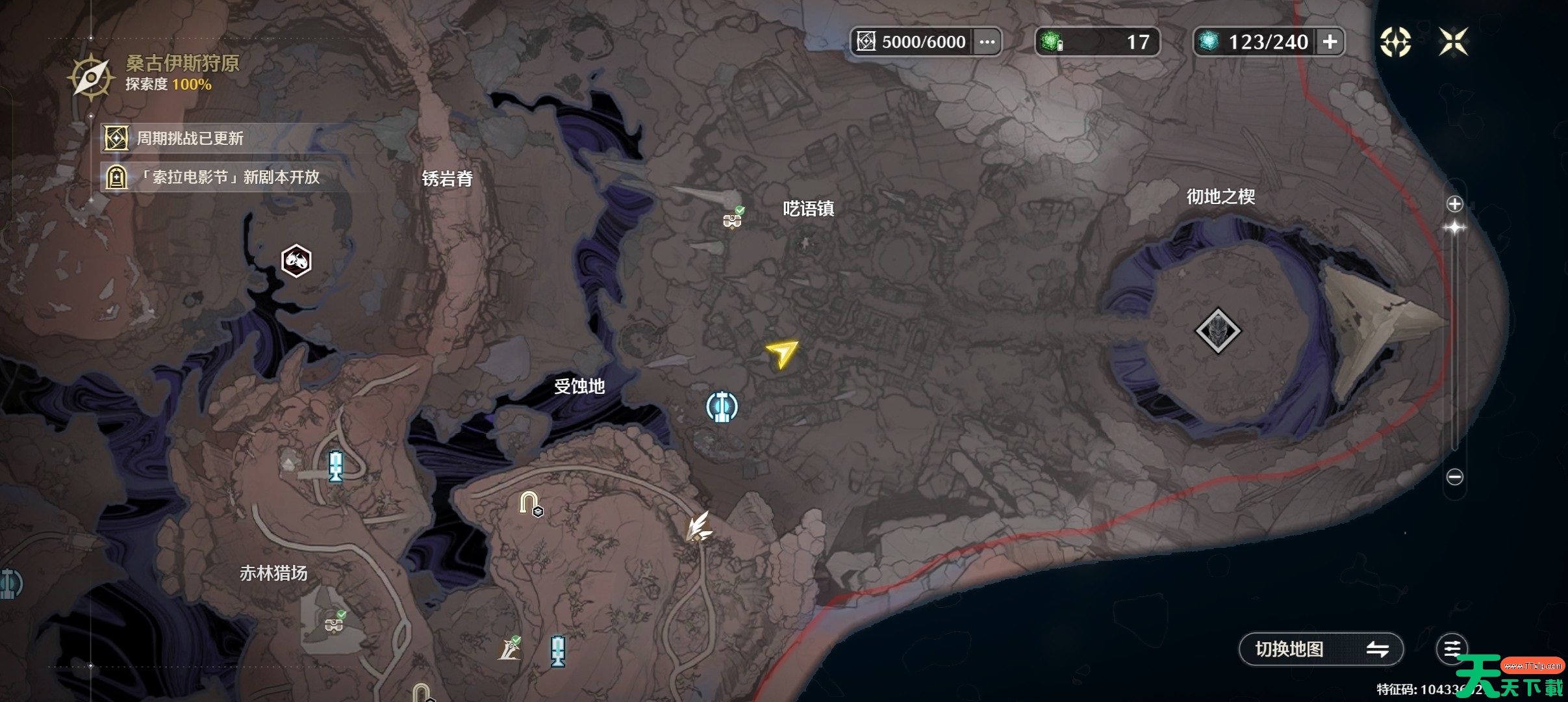Add stamina with the plus button
The image size is (1568, 702).
coord(1330,42)
